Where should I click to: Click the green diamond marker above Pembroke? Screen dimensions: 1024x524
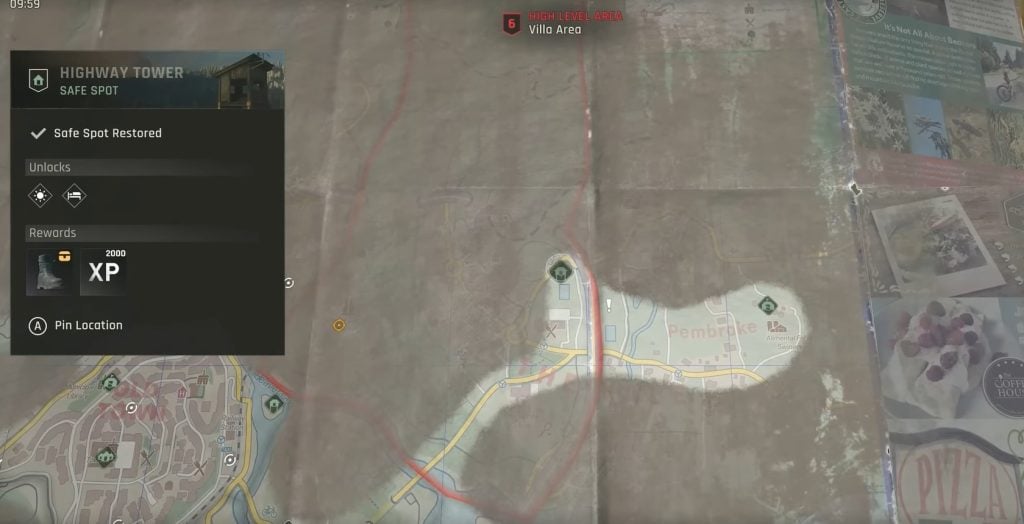coord(767,305)
